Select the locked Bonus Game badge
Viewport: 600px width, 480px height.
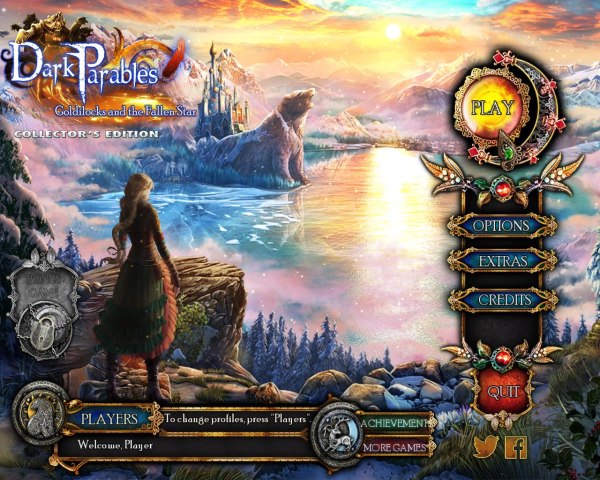[42, 295]
